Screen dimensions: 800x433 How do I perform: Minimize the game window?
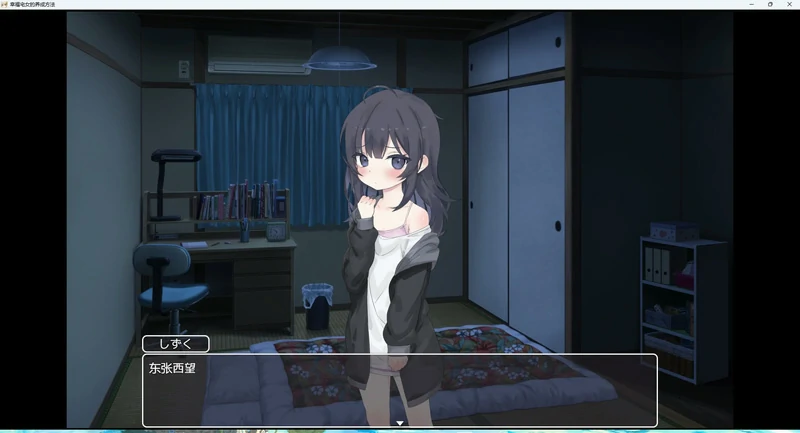pos(752,4)
